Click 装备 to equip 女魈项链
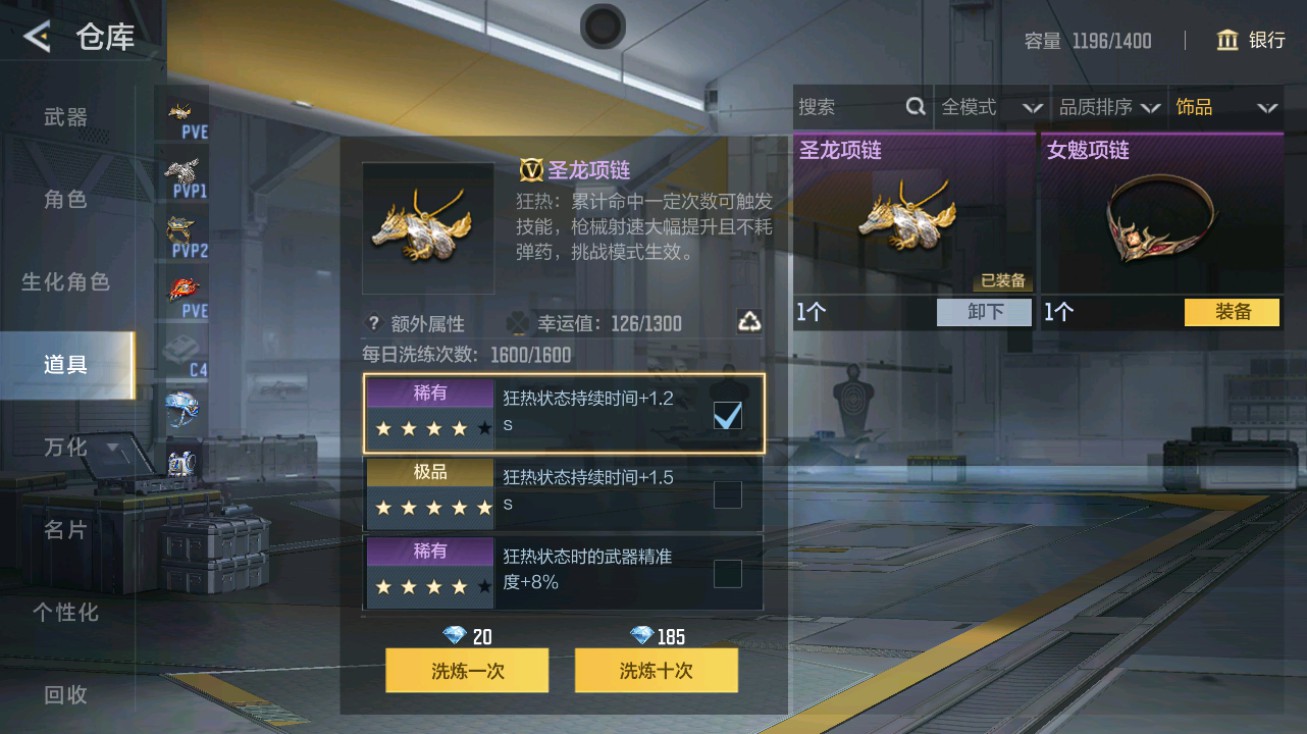The height and width of the screenshot is (734, 1307). click(1231, 312)
